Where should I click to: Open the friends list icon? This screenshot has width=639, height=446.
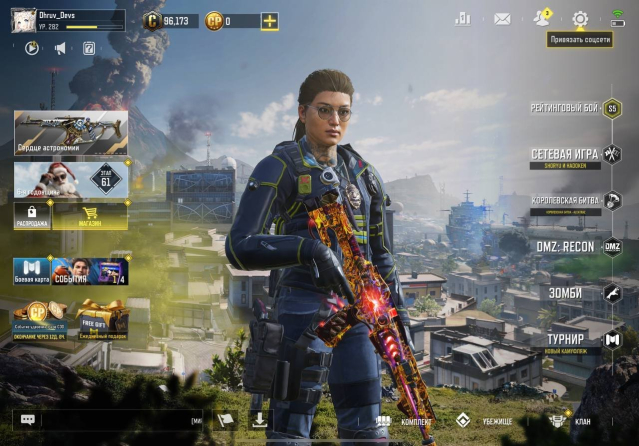point(542,18)
